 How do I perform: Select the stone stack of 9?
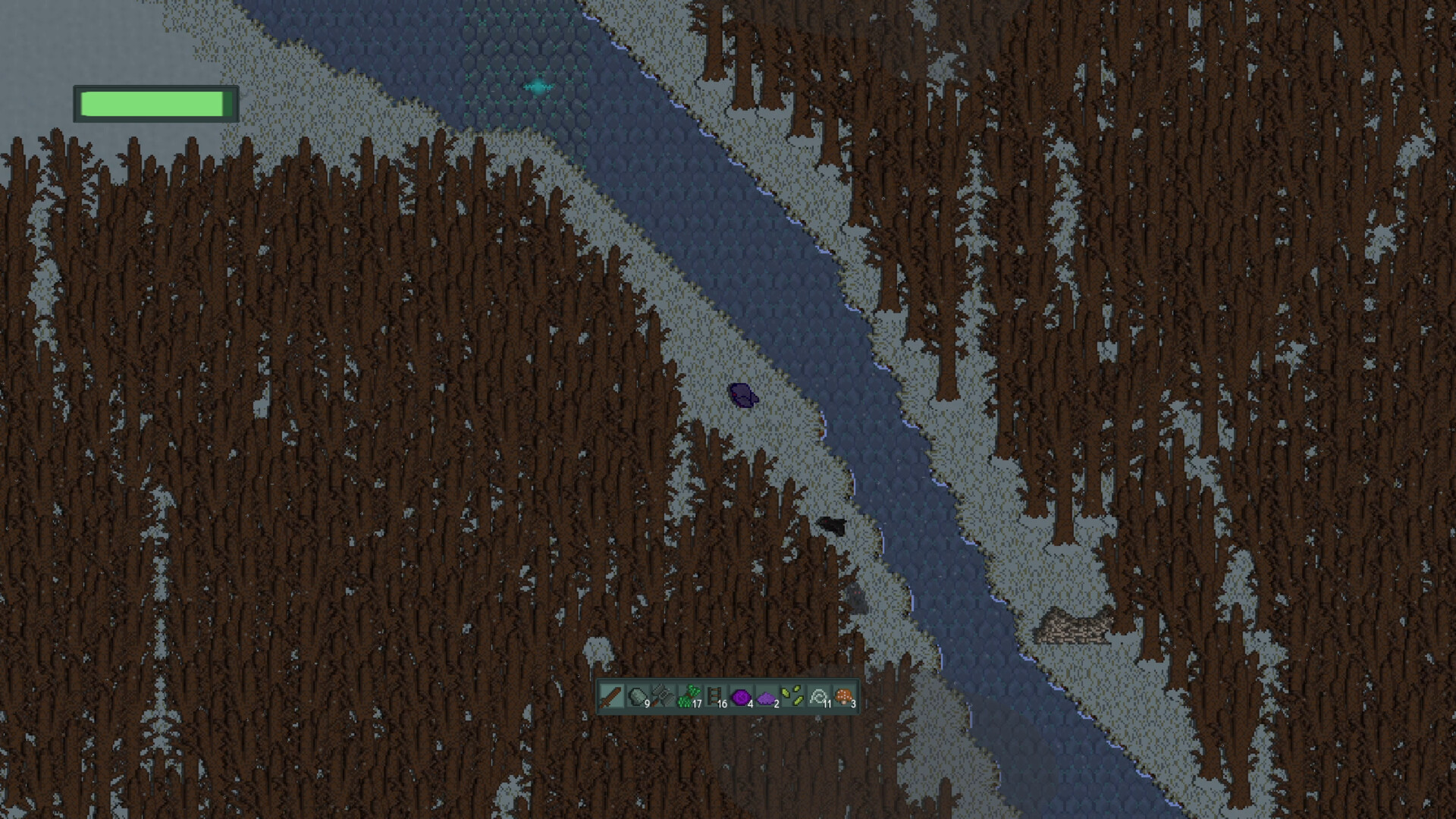coord(637,698)
